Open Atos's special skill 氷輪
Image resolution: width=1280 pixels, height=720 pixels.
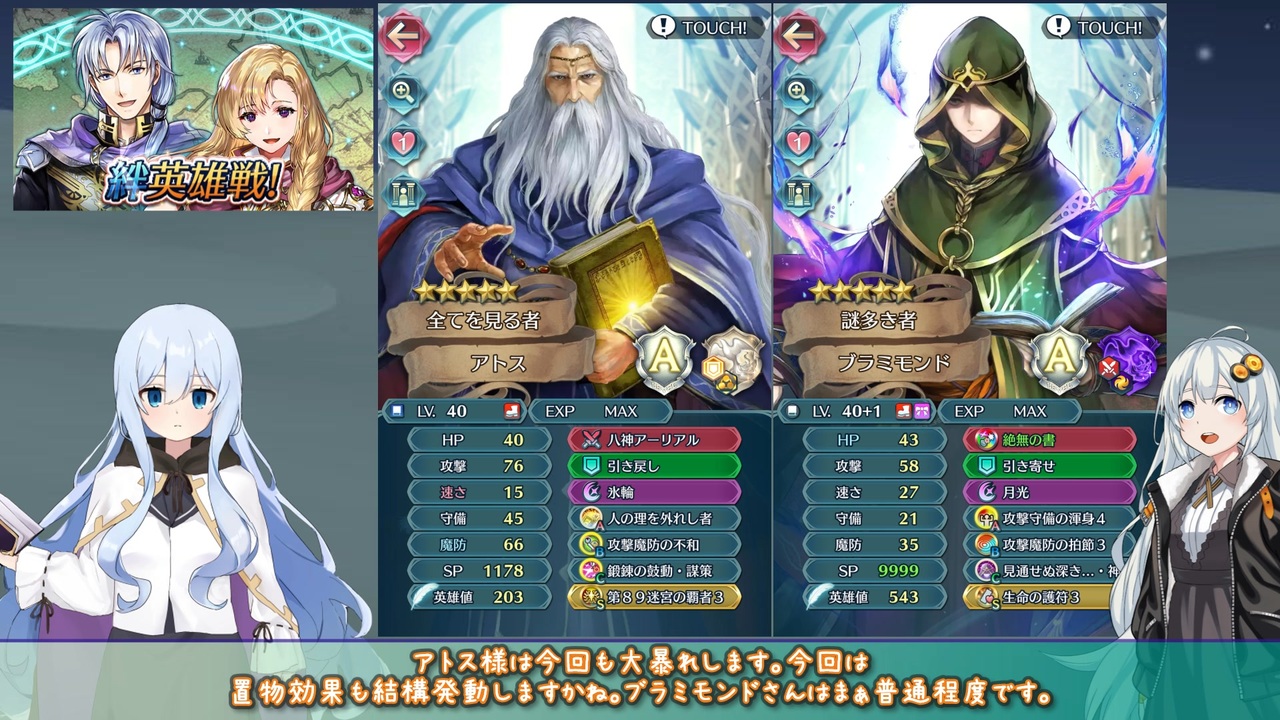[655, 492]
